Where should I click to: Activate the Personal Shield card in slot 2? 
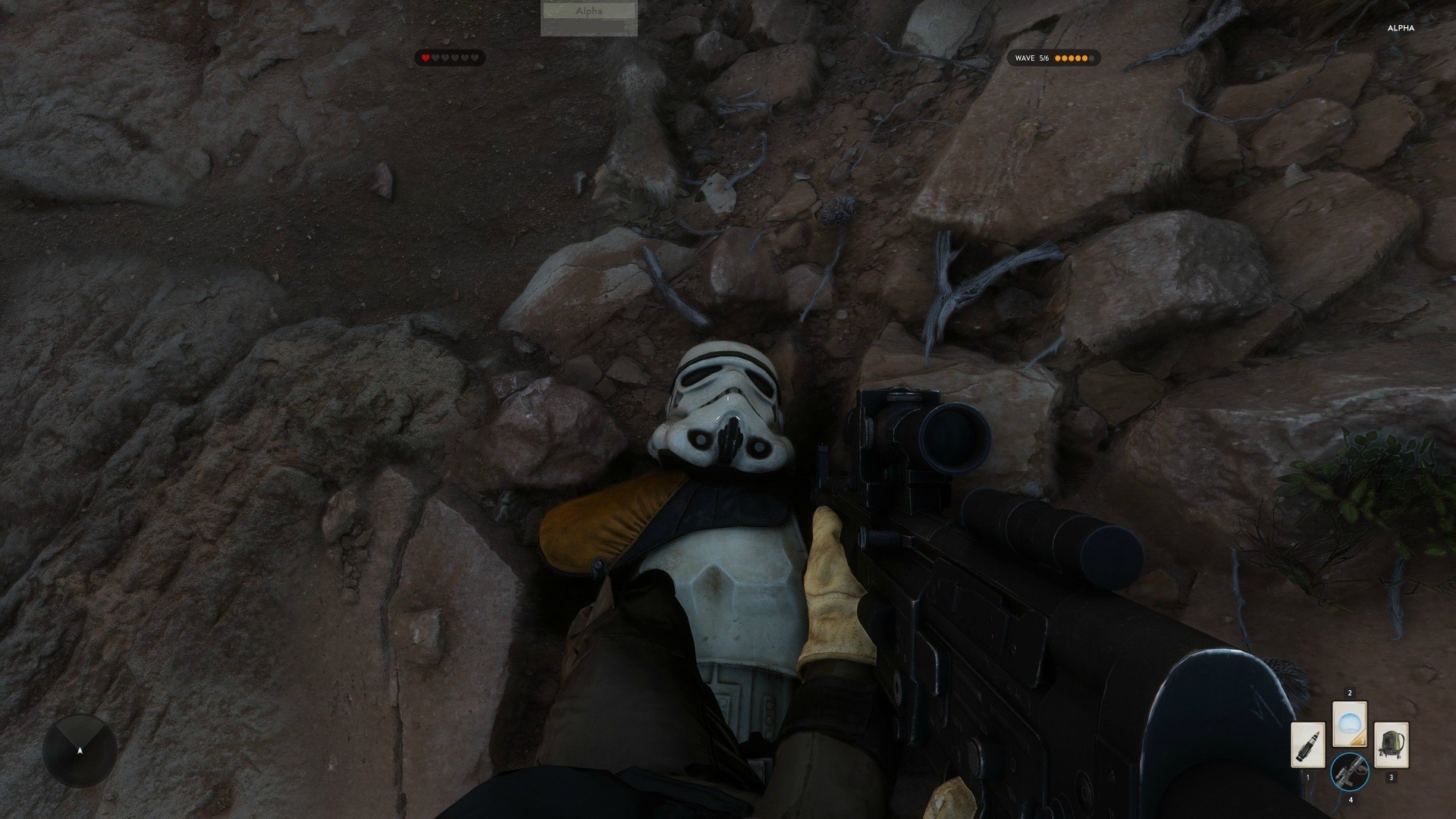point(1351,723)
